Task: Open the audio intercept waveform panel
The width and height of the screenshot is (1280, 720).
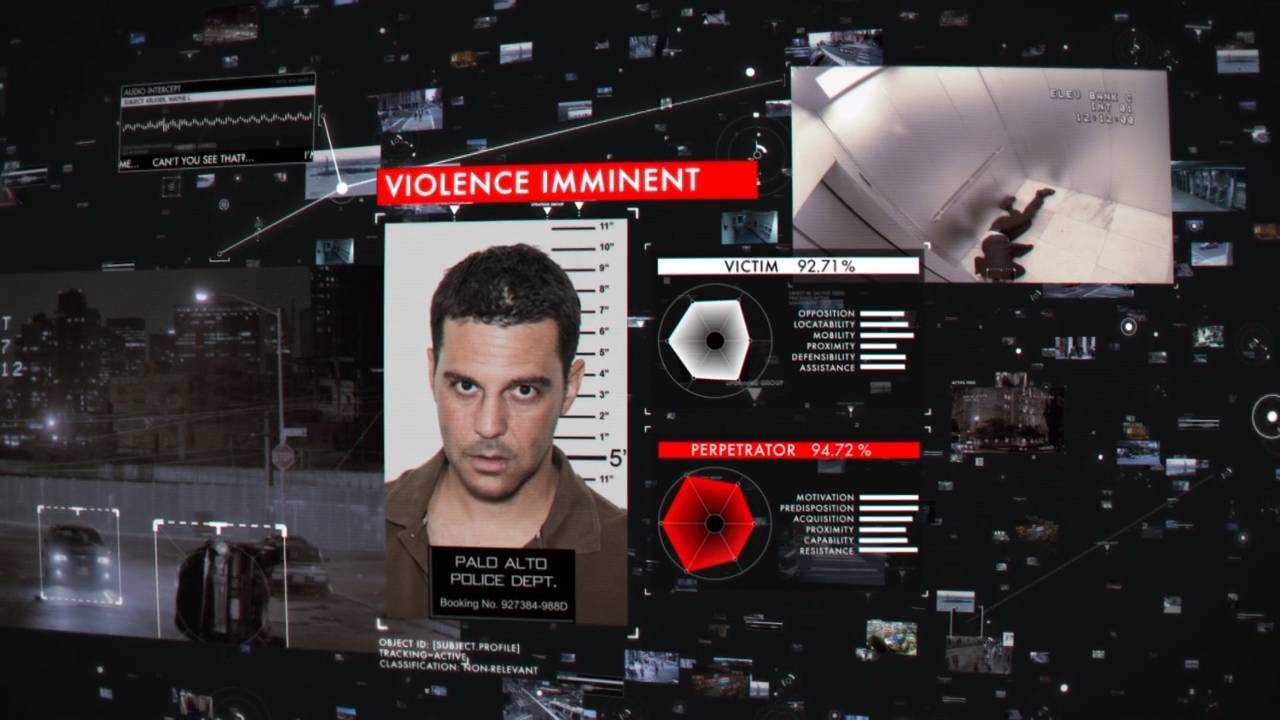Action: point(217,121)
